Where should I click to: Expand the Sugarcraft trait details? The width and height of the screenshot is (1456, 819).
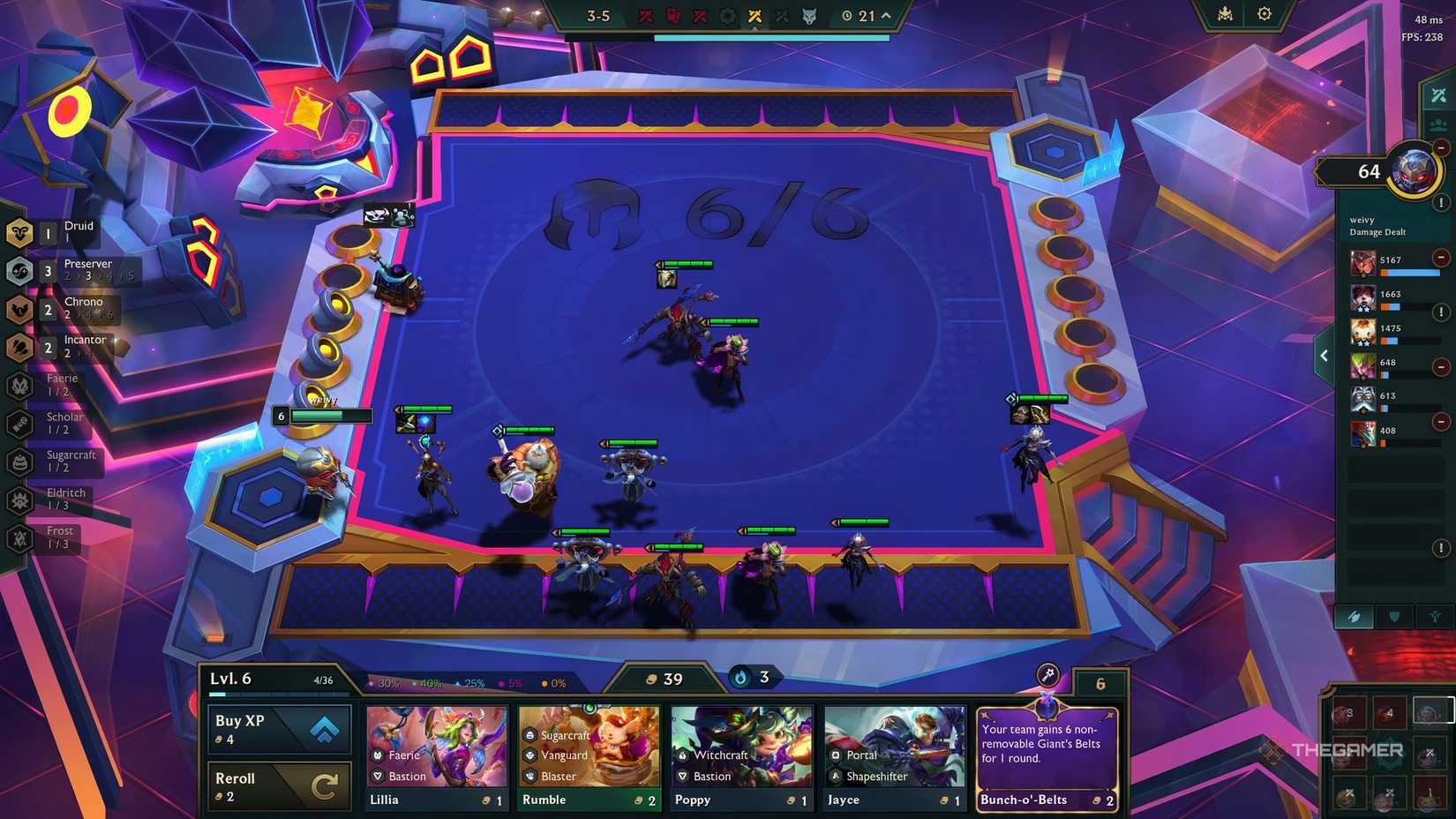click(x=19, y=462)
